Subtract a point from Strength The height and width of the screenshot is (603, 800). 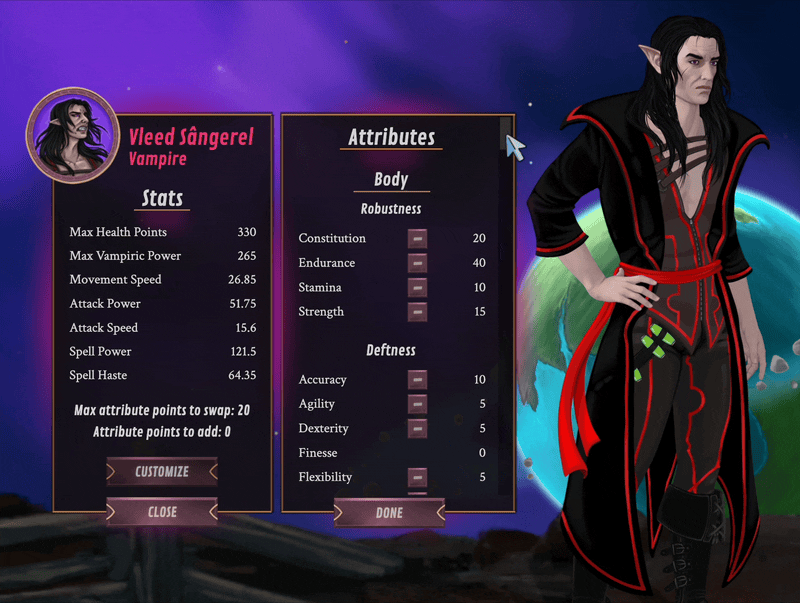click(417, 312)
